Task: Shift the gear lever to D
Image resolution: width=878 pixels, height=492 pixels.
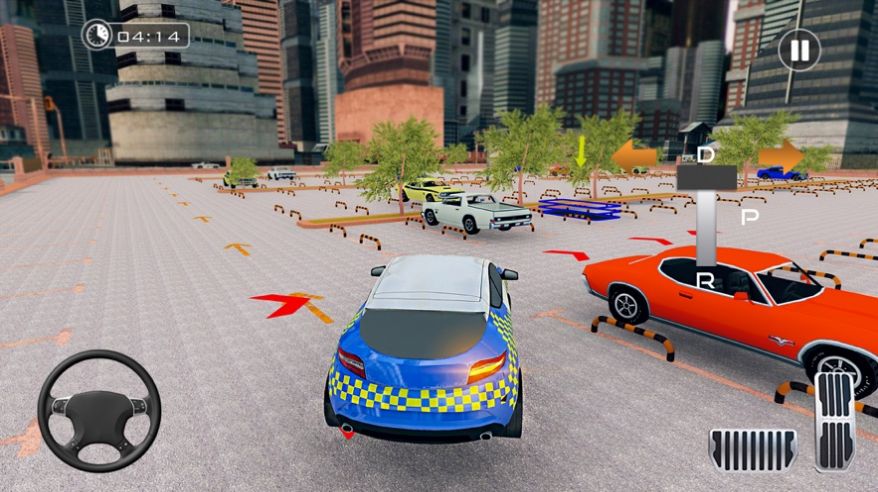Action: click(x=706, y=154)
